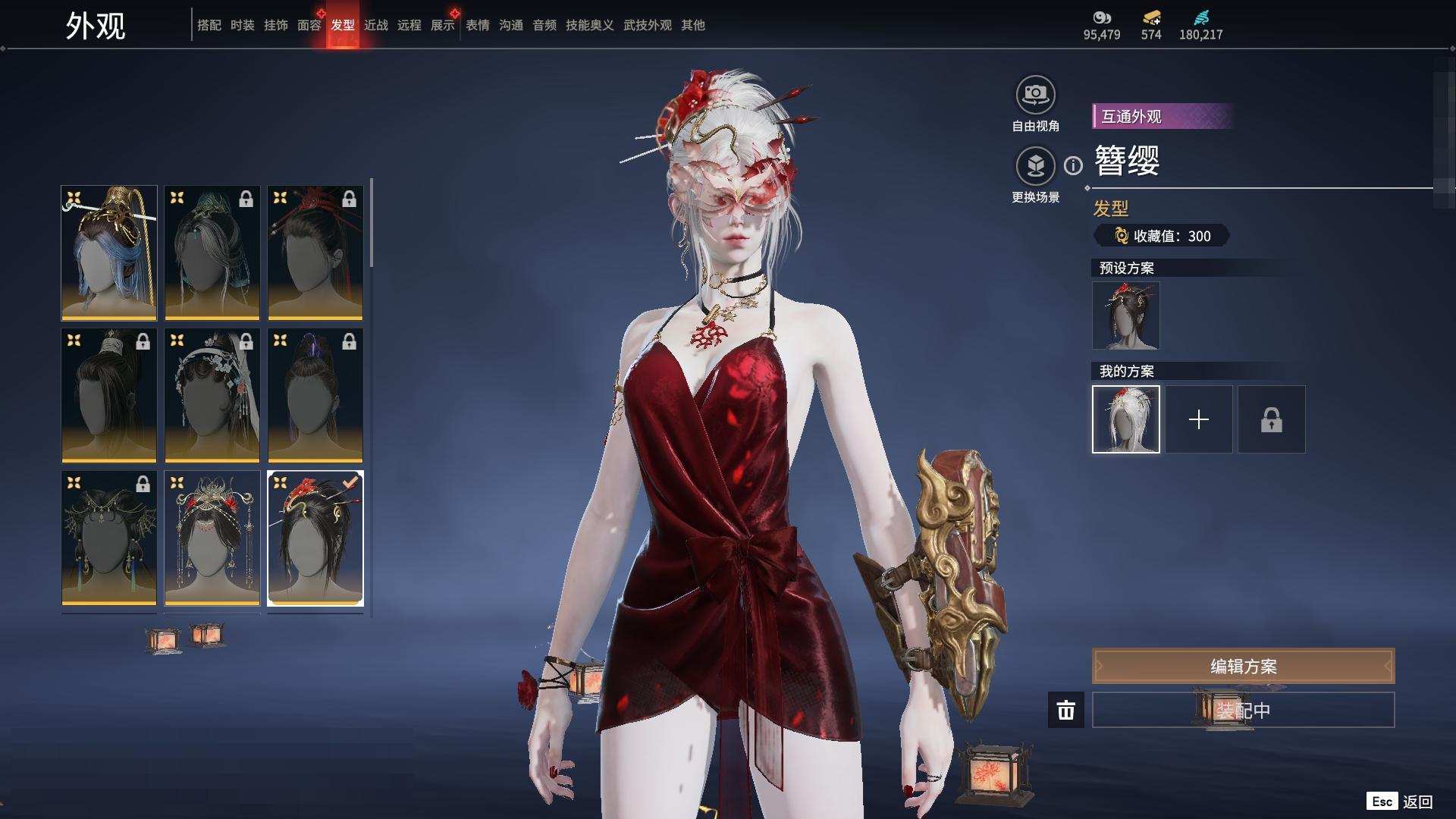This screenshot has width=1456, height=819.
Task: Add a new scheme with plus slot
Action: tap(1198, 419)
